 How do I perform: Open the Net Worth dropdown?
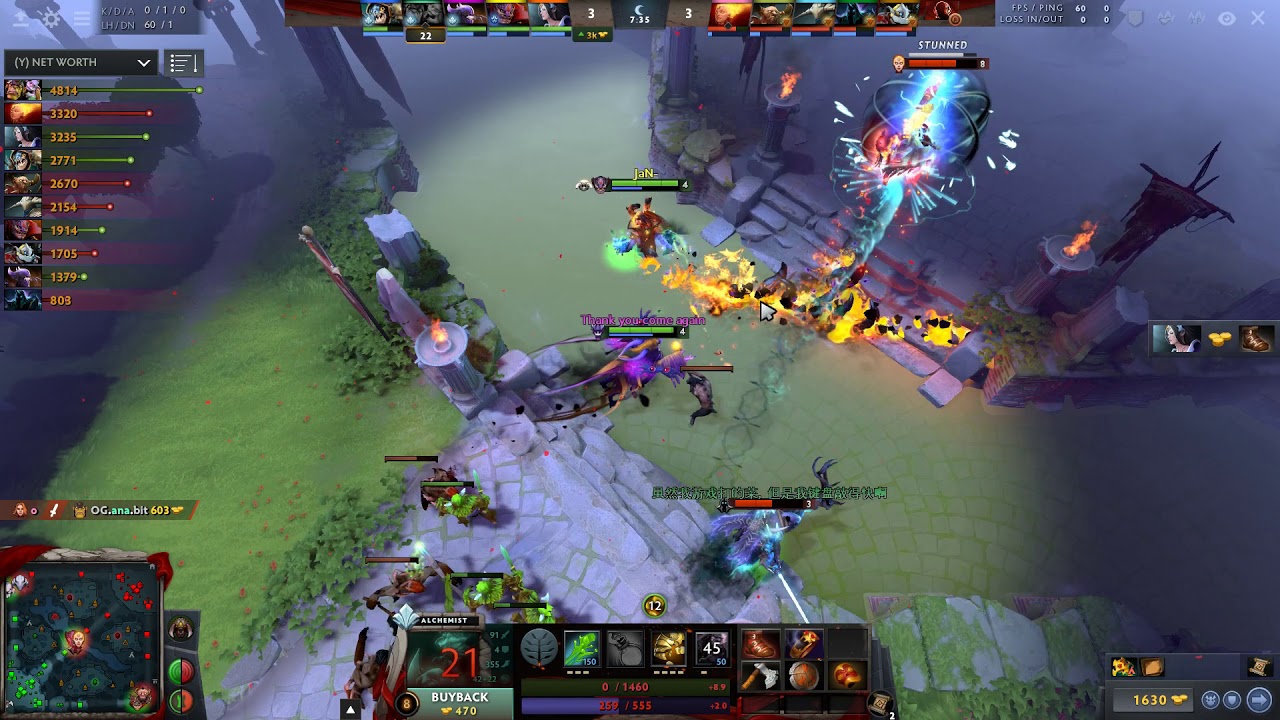click(x=80, y=62)
